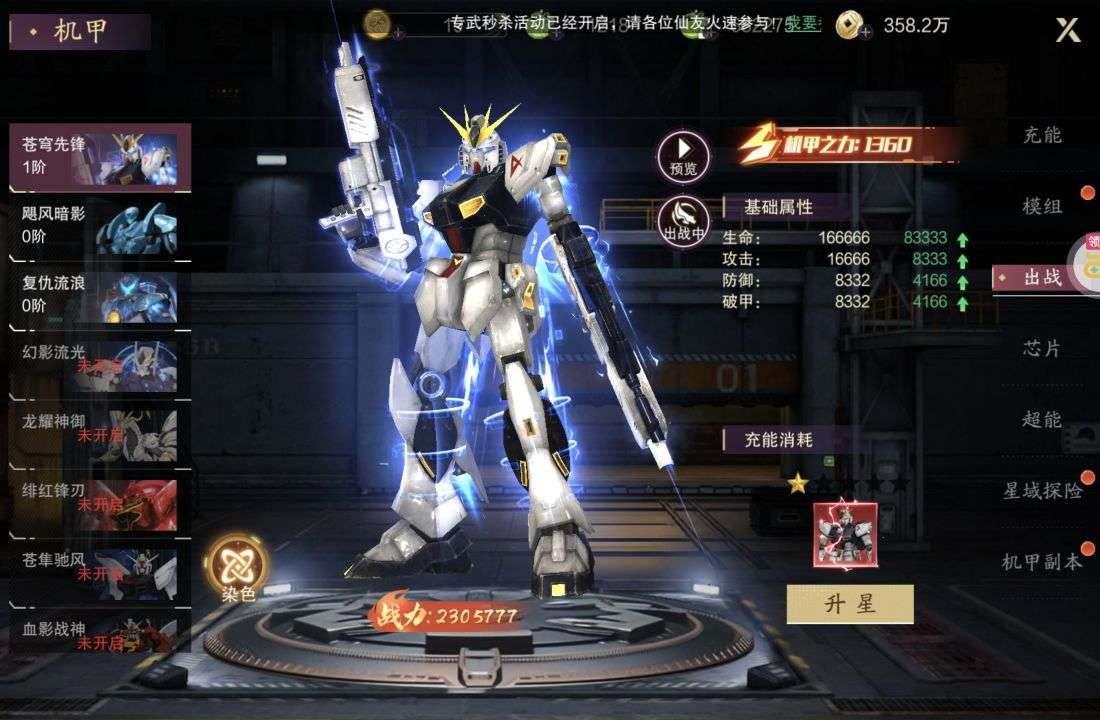Viewport: 1100px width, 720px height.
Task: Switch to the 充能 tab
Action: 1042,135
